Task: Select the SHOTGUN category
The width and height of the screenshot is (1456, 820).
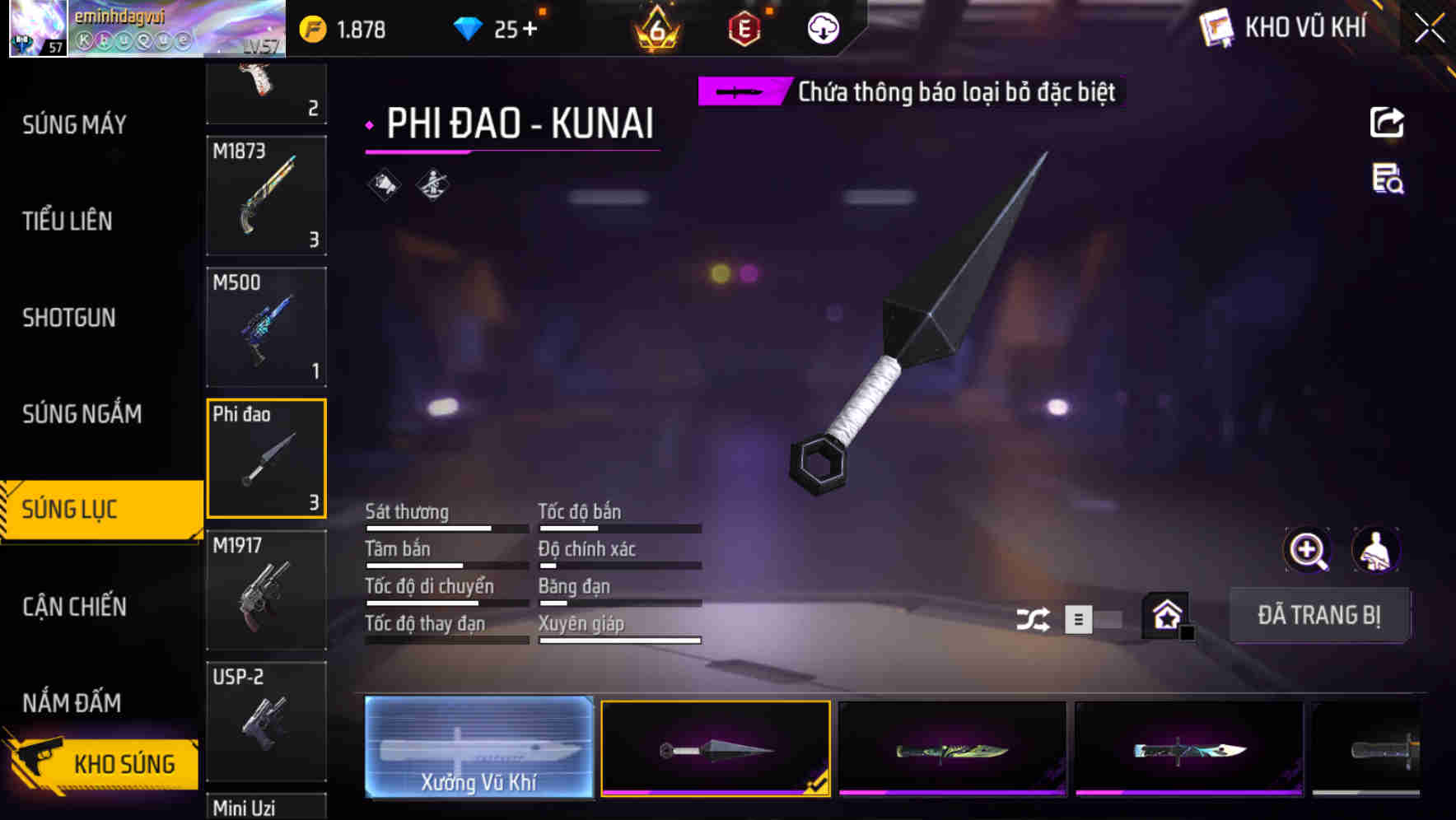Action: tap(70, 318)
